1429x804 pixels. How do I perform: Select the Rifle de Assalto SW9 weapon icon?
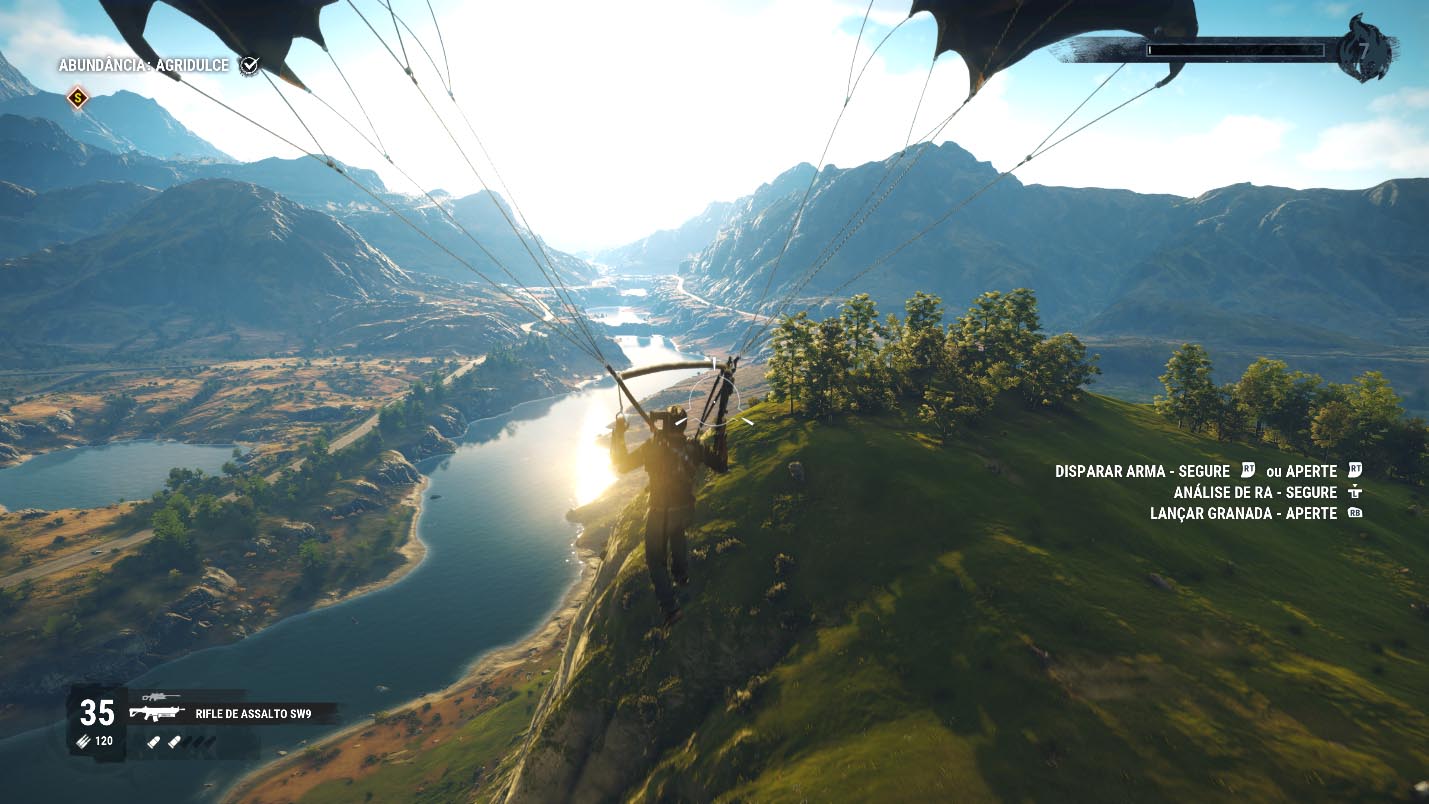coord(157,714)
